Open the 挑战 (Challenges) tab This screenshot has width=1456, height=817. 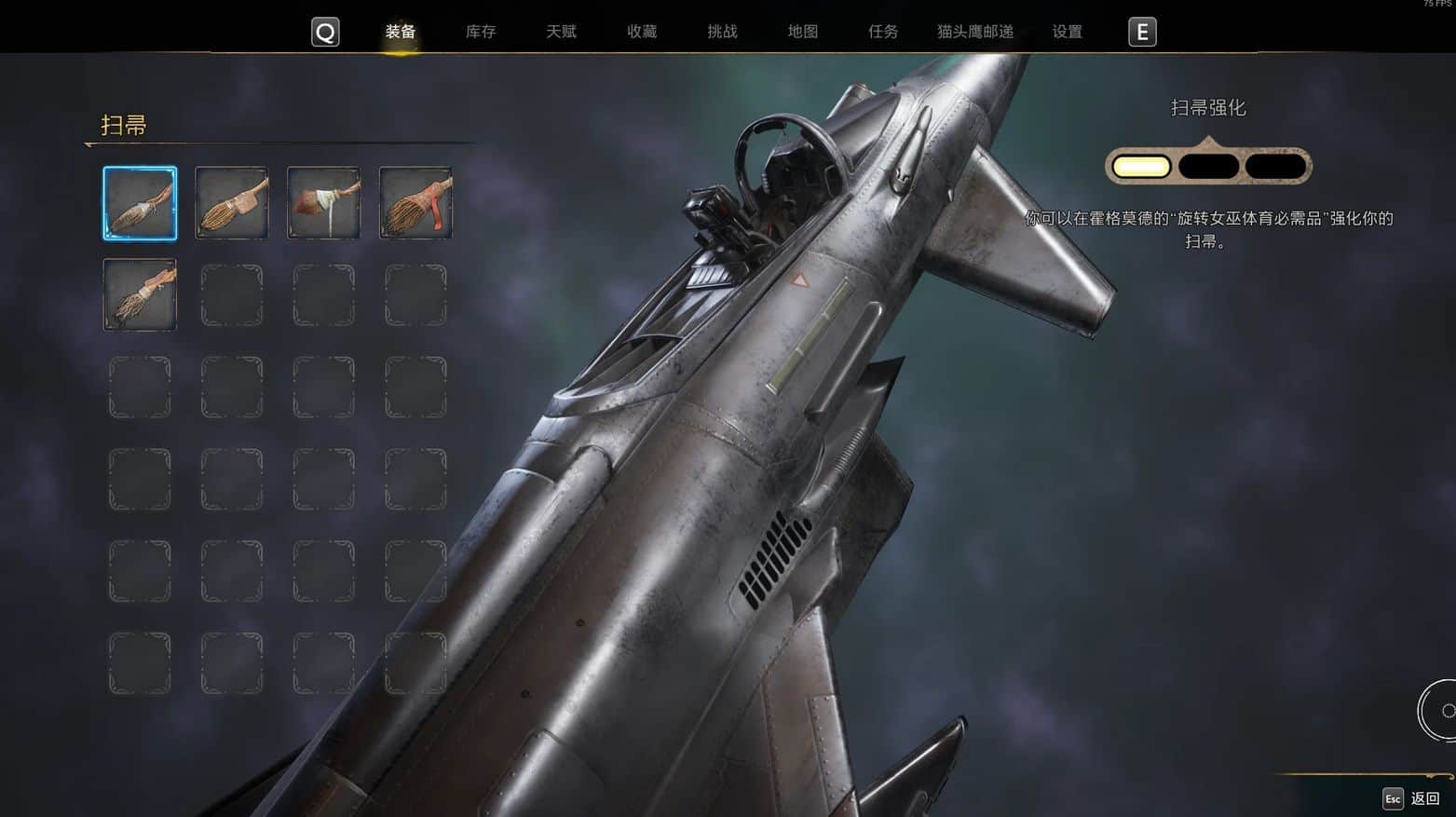[x=722, y=32]
